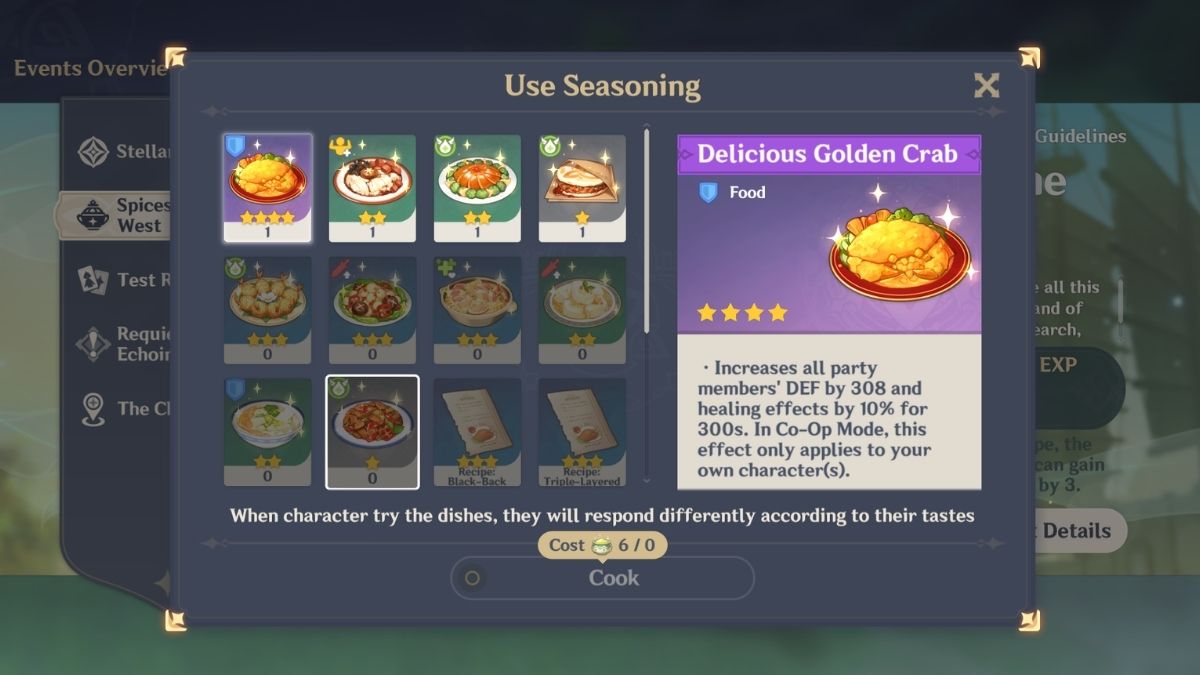The image size is (1200, 675).
Task: Click the dish list scrollbar
Action: pos(647,230)
